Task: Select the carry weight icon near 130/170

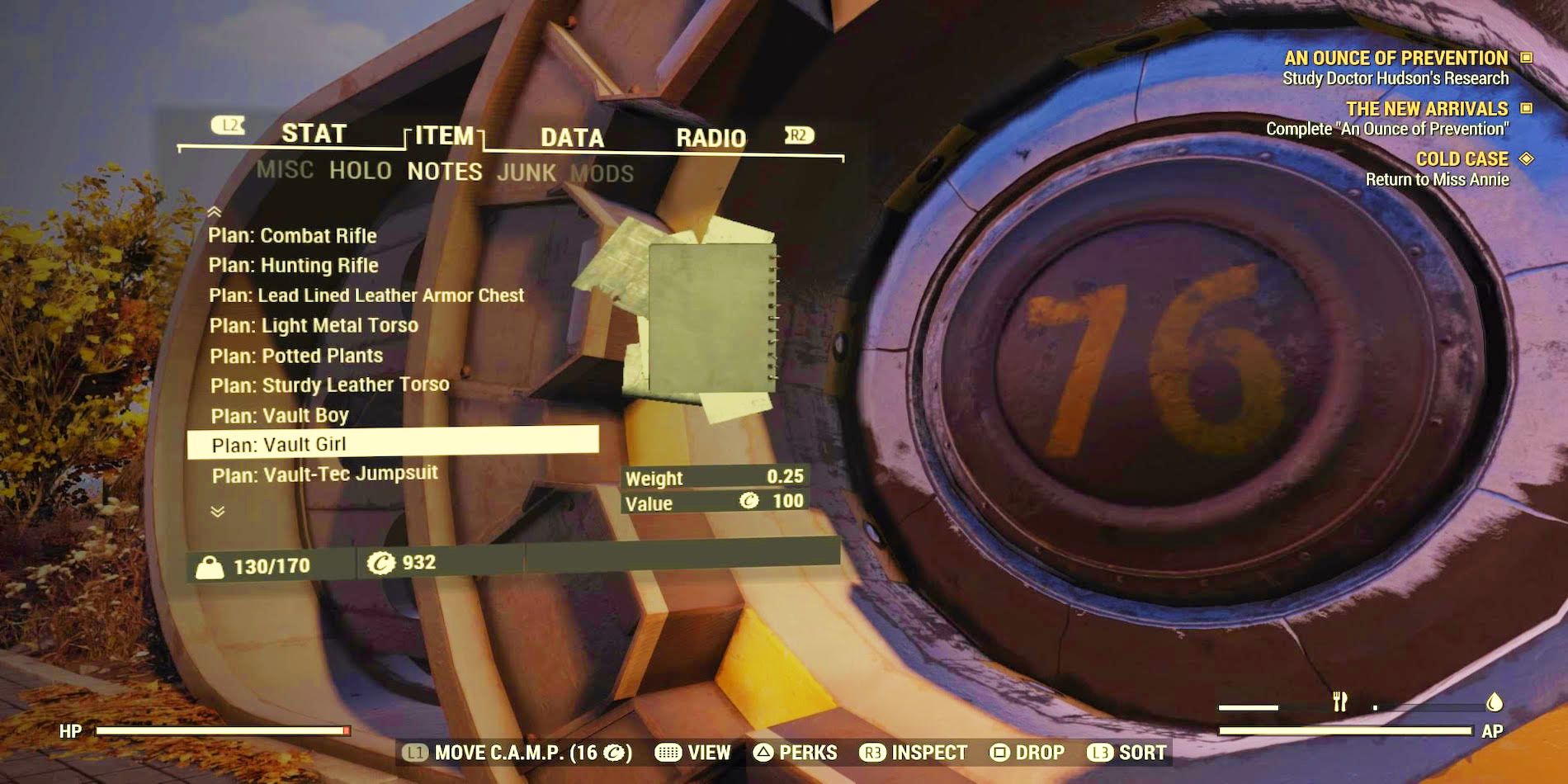Action: click(210, 564)
